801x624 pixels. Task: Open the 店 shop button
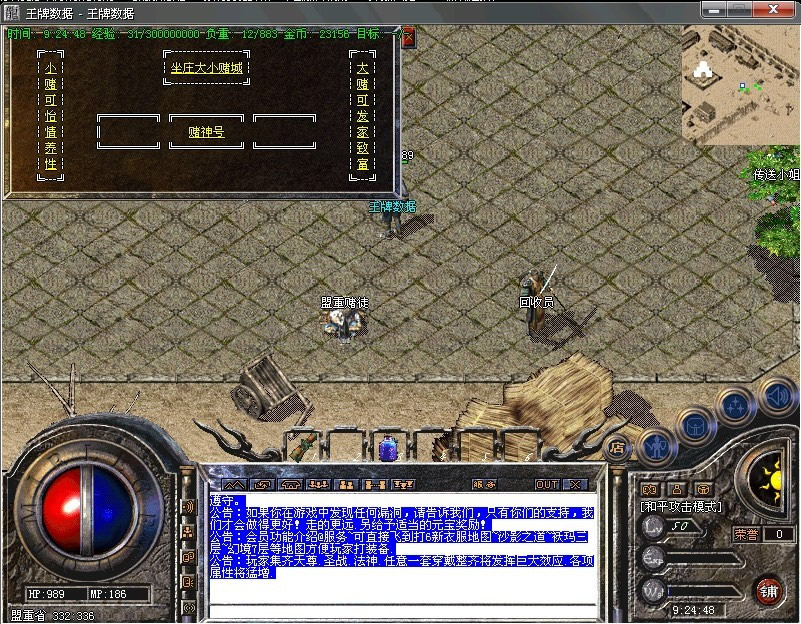tap(617, 448)
